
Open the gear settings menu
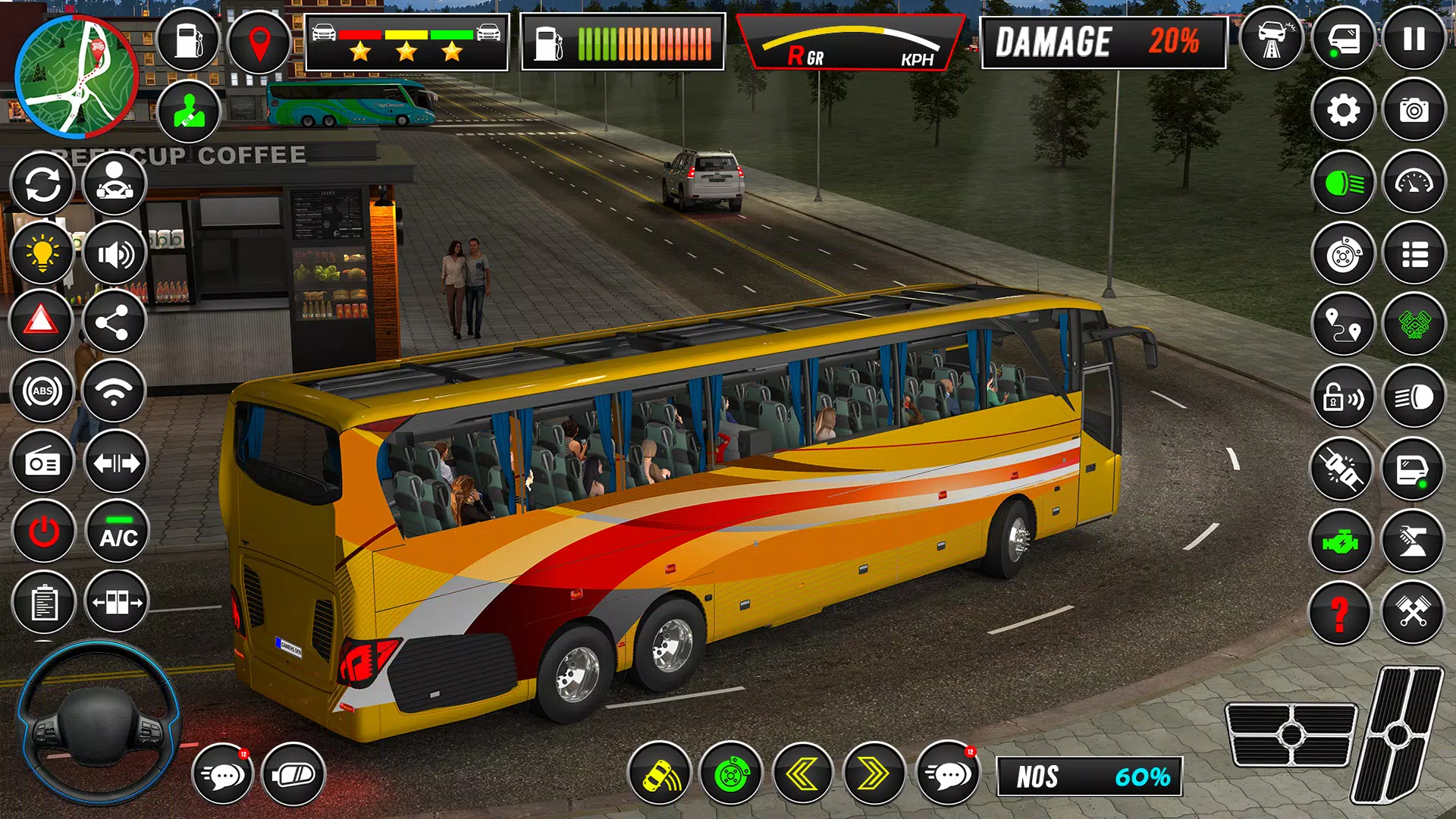pos(1343,111)
